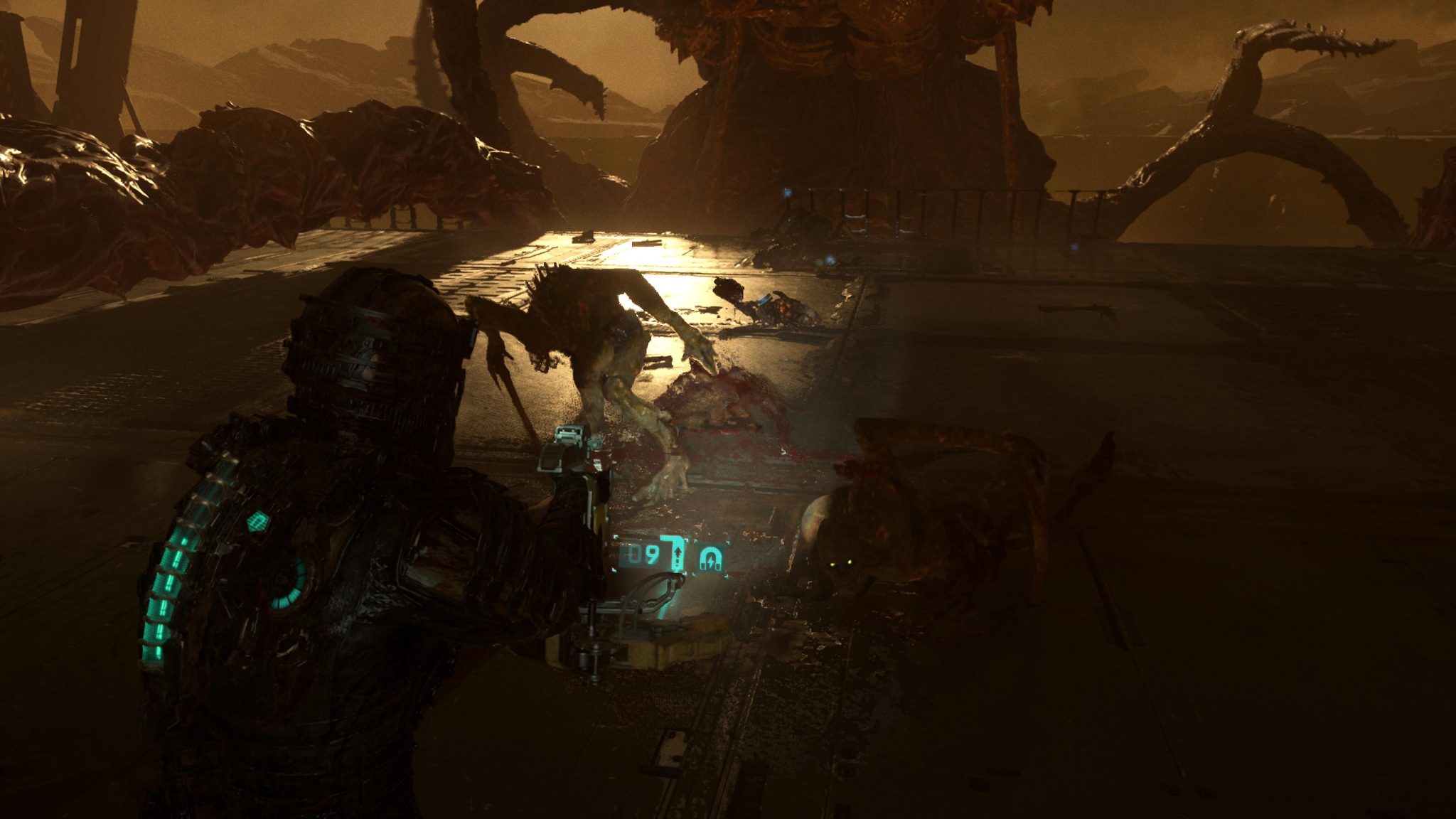This screenshot has width=1456, height=819.
Task: Click the circular stasis meter on Isaac's back
Action: tap(289, 583)
